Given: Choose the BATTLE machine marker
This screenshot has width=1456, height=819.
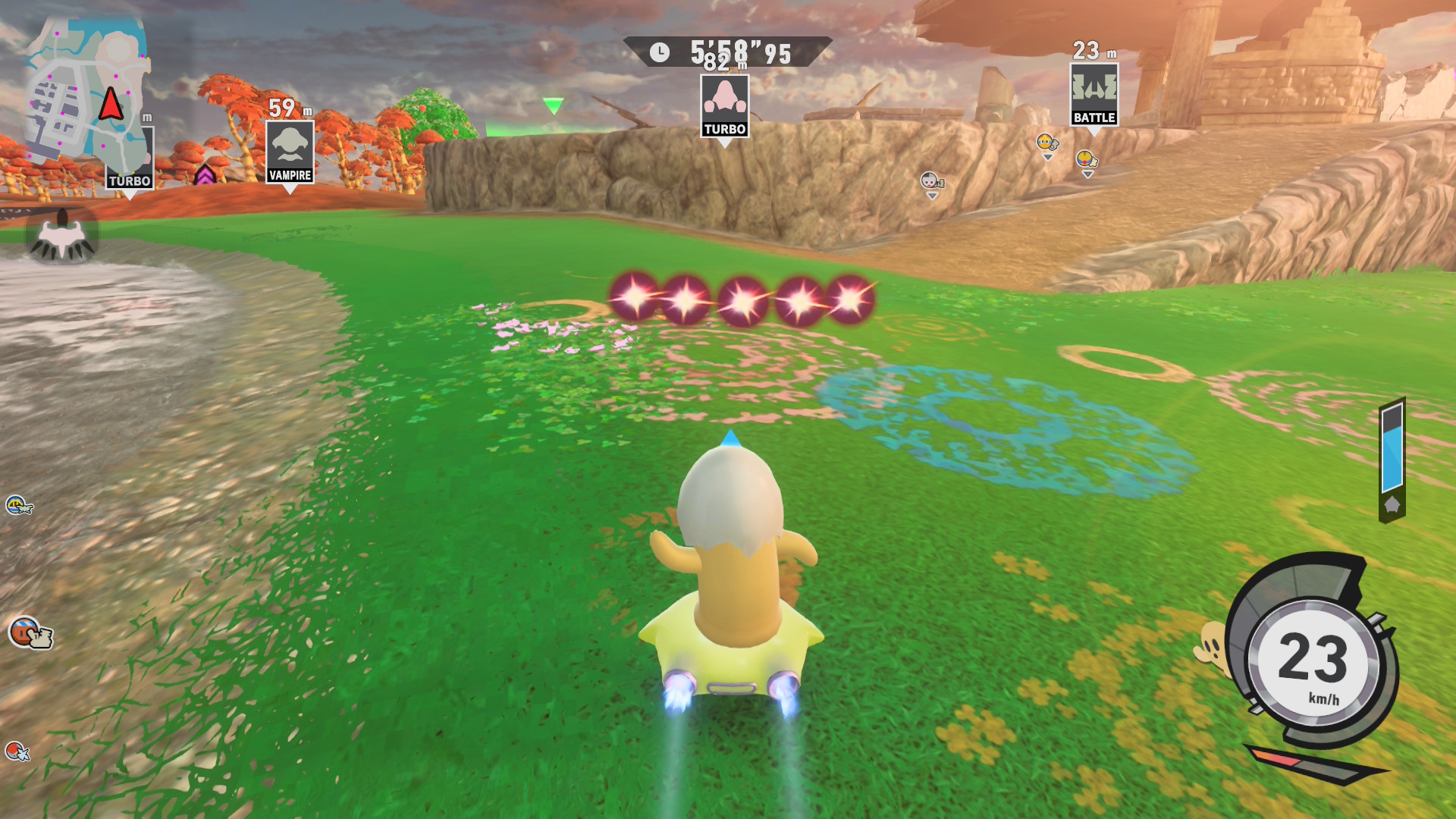Looking at the screenshot, I should [x=1094, y=94].
